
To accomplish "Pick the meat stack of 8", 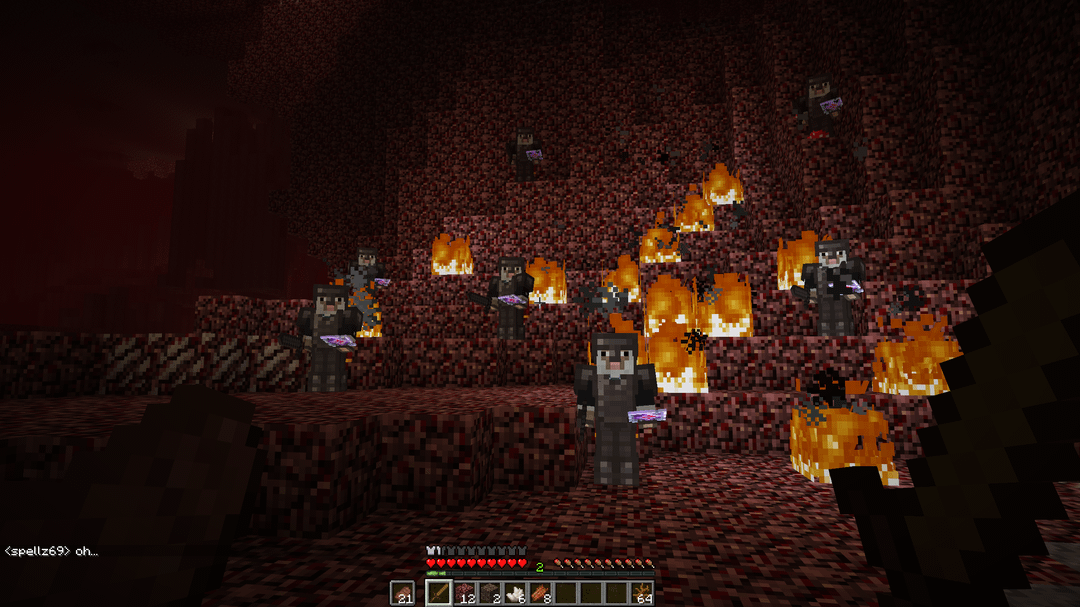I will click(x=540, y=593).
